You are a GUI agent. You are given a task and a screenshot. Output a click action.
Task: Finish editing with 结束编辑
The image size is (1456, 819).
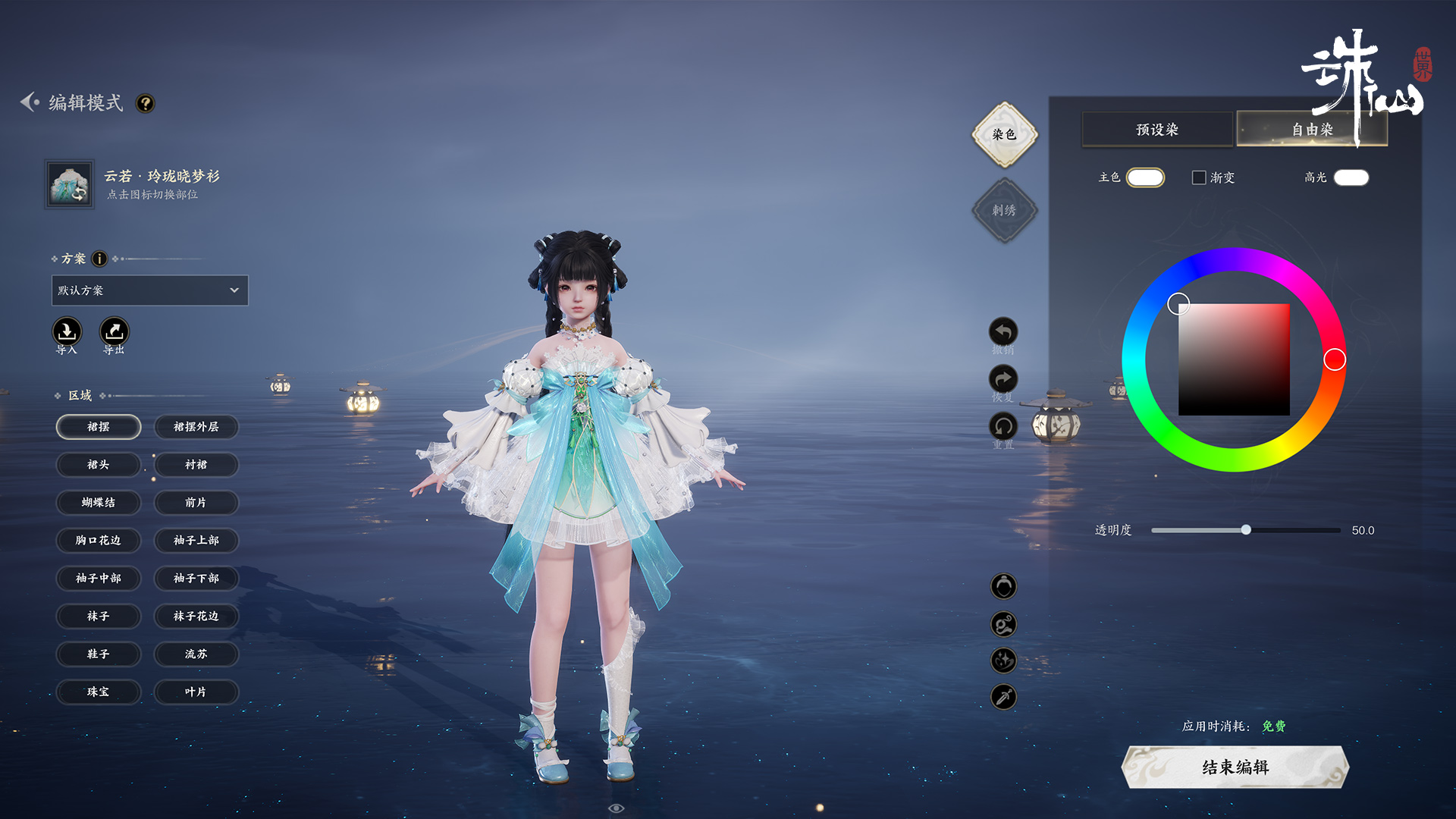tap(1235, 767)
